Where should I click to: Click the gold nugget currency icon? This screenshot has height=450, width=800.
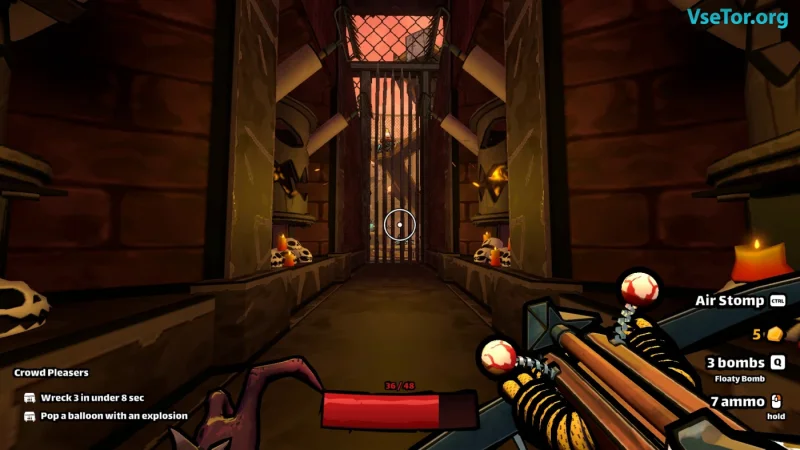point(775,333)
